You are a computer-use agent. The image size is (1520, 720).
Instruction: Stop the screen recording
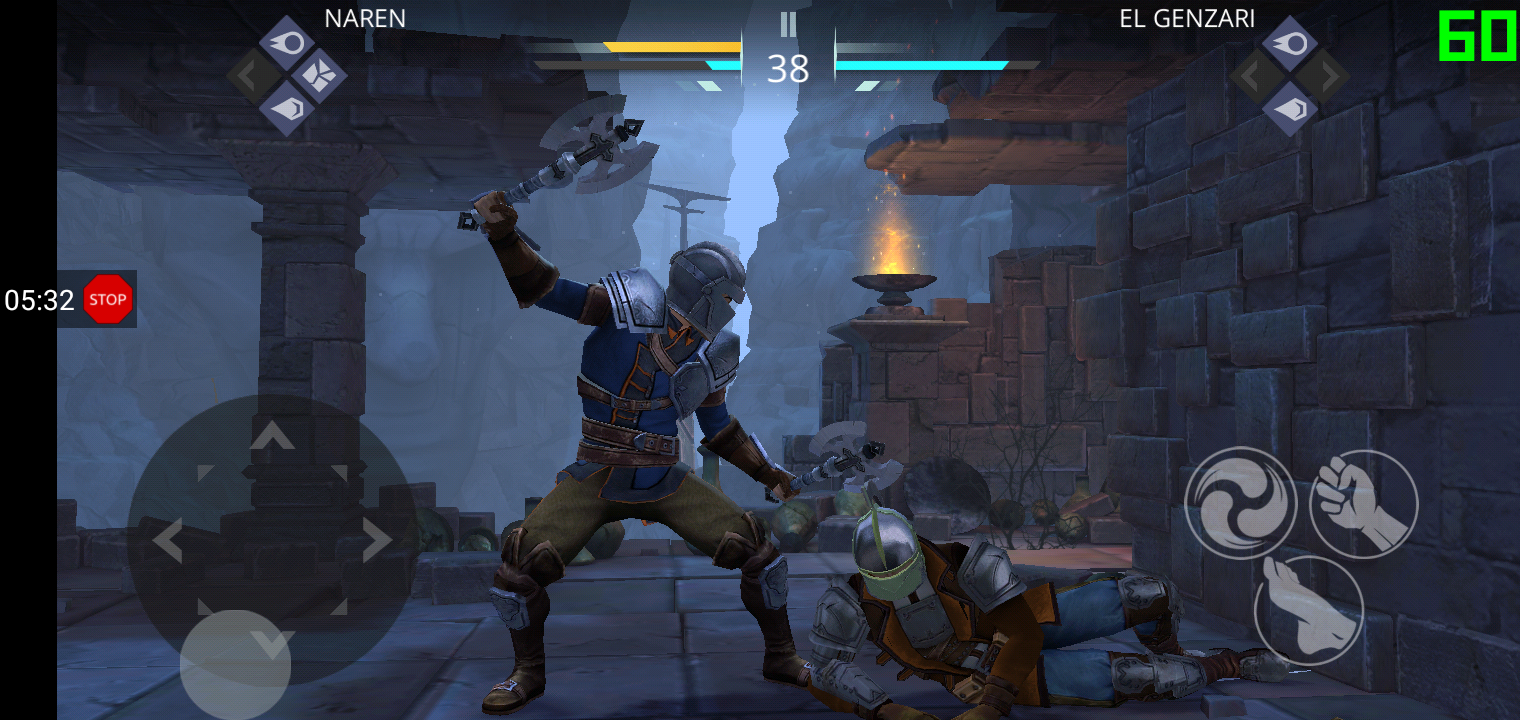coord(107,299)
